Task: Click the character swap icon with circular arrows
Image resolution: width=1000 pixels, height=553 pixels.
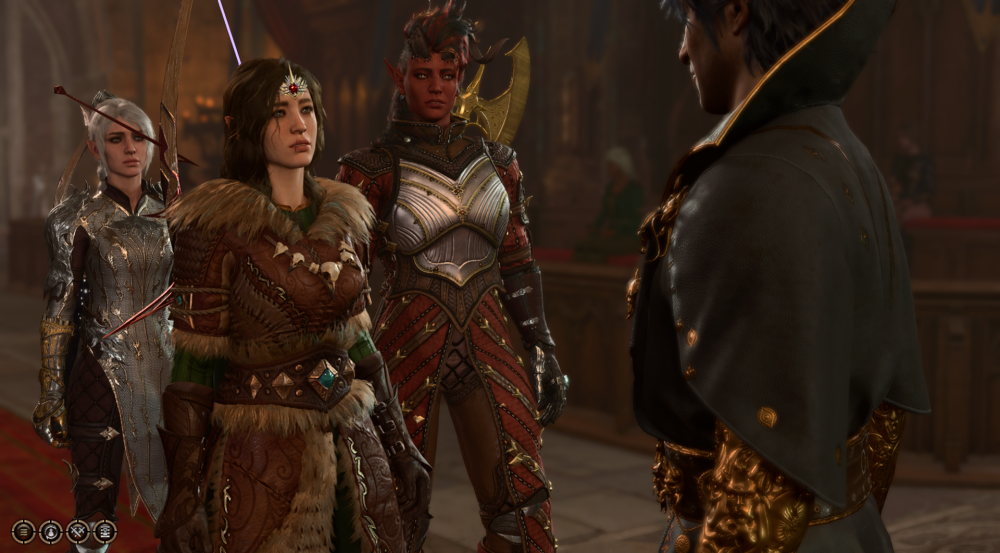Action: click(50, 532)
